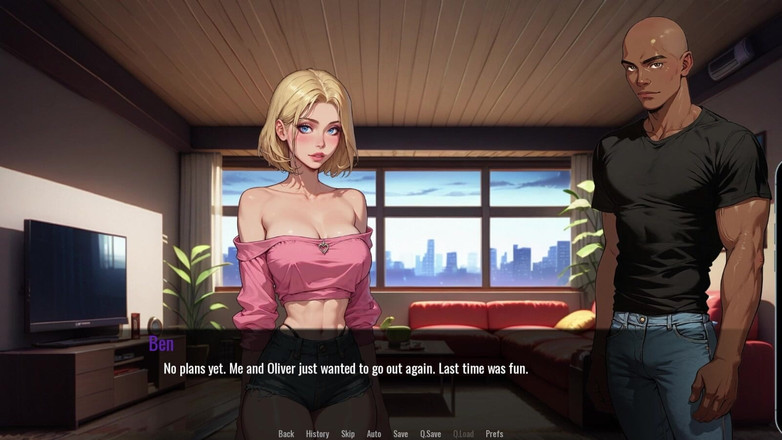The height and width of the screenshot is (440, 782).
Task: Click Q.Save to quick save
Action: (431, 434)
